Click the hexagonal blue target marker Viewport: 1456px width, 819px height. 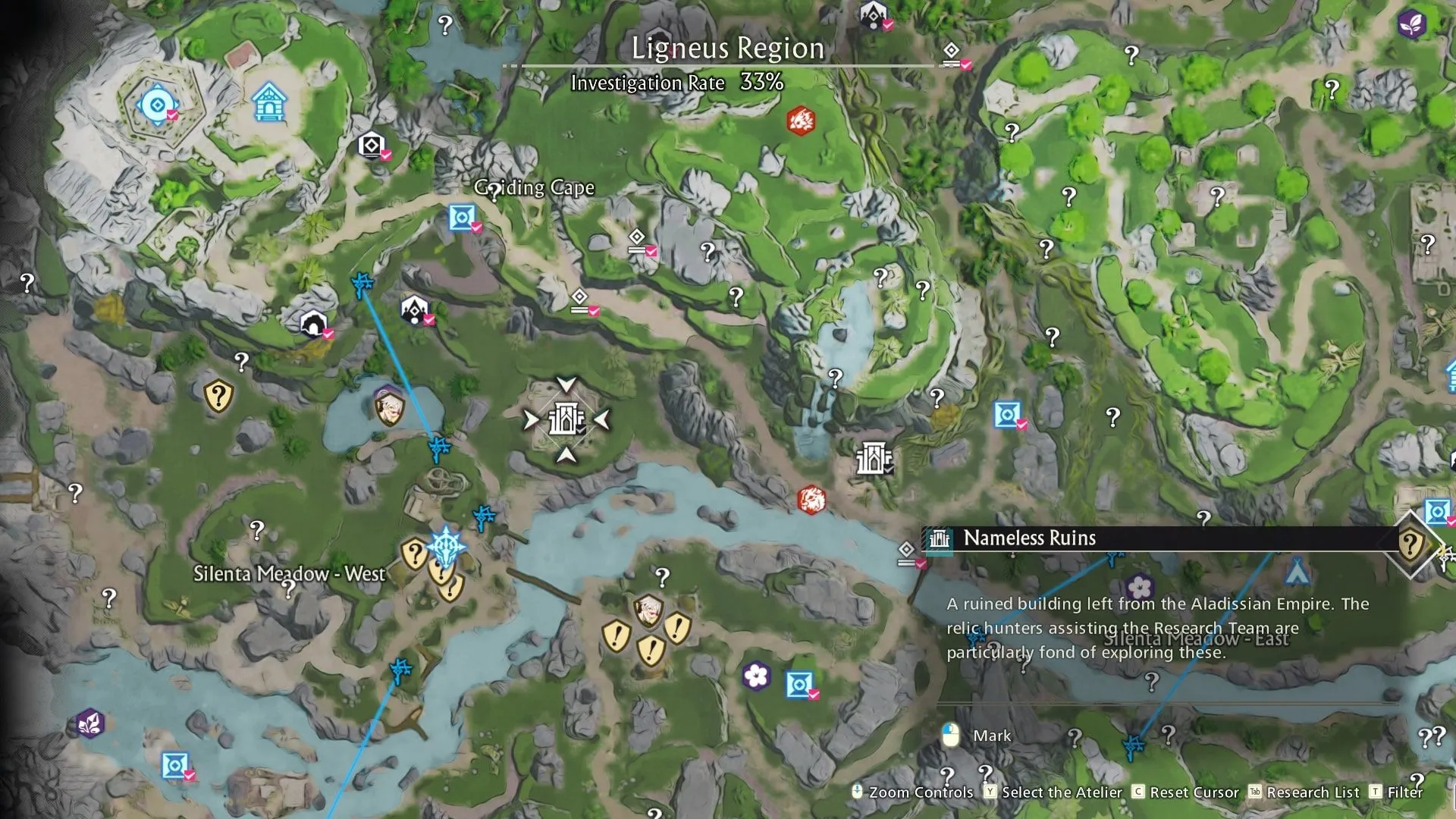pos(158,105)
